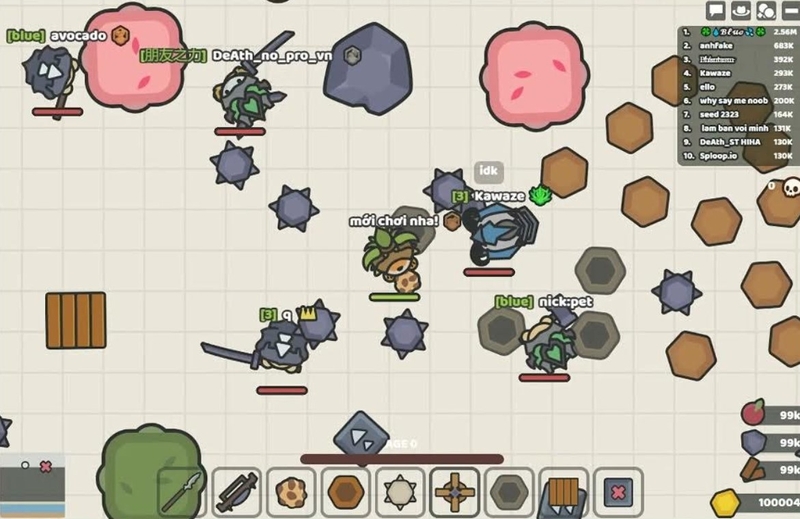Select Kawaze's row in the leaderboard

tap(736, 74)
